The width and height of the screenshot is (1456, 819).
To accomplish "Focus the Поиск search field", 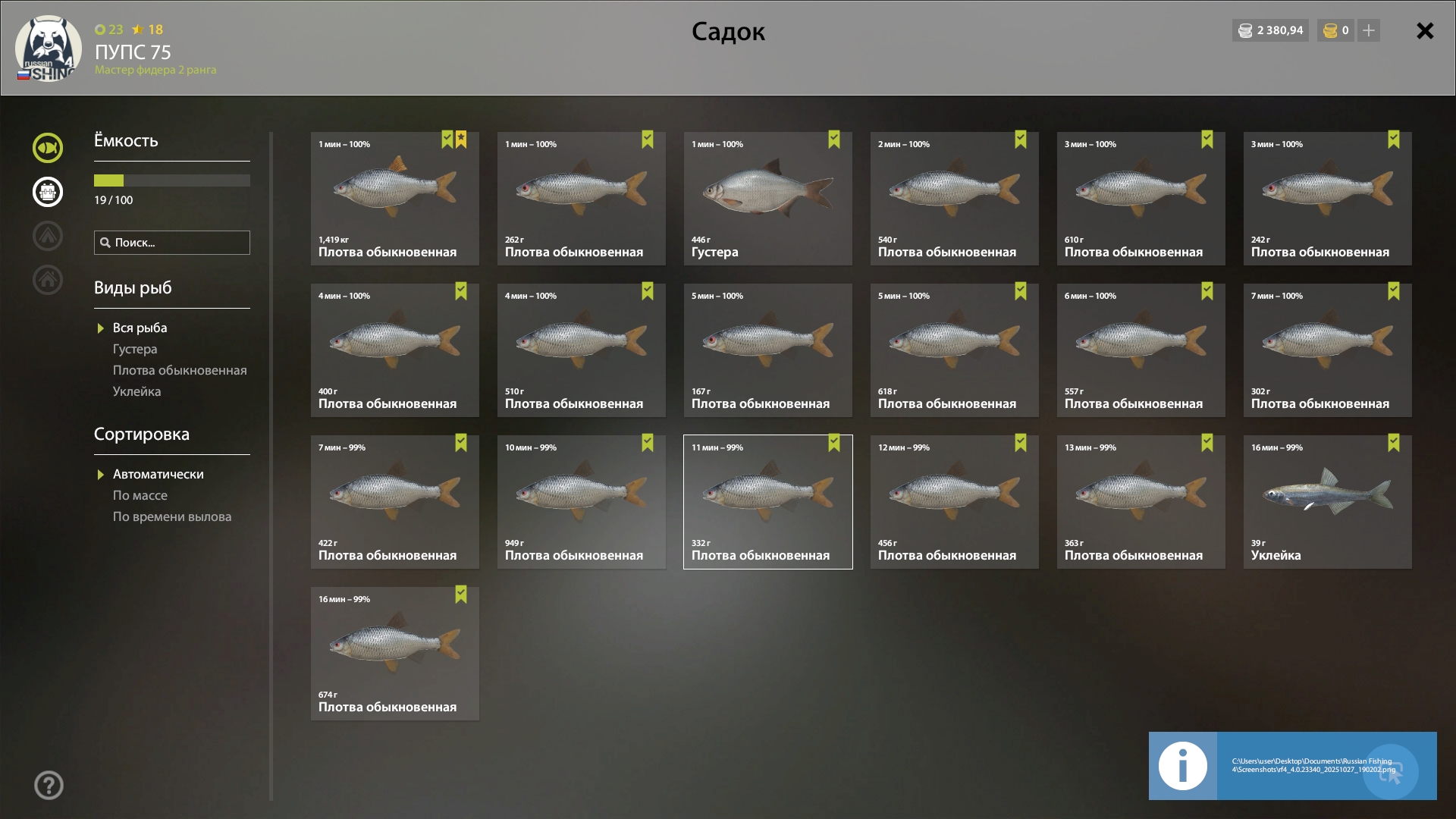I will (172, 243).
